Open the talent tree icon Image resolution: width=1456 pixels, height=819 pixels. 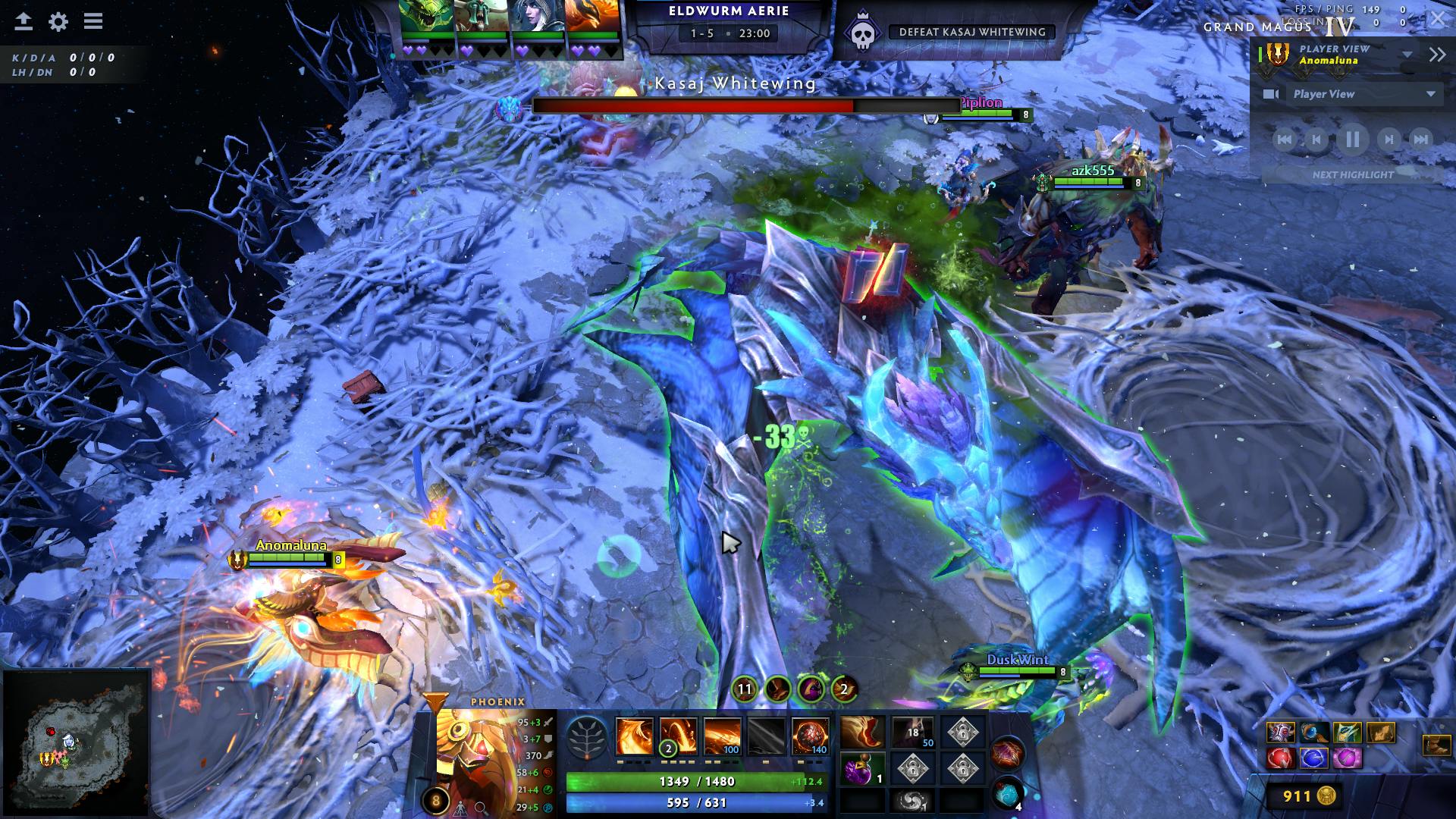tap(587, 737)
